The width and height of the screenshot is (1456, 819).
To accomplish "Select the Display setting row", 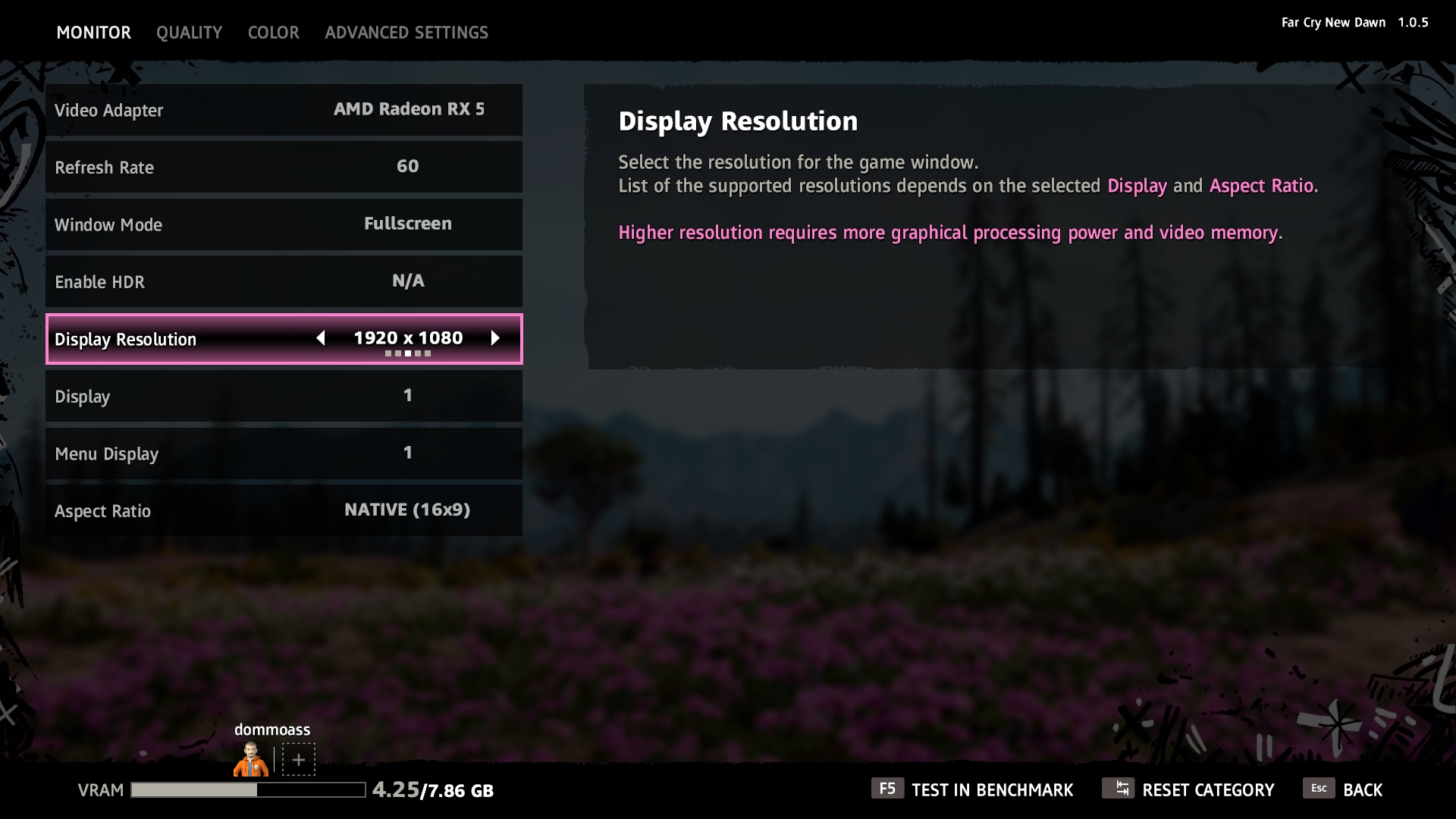I will pyautogui.click(x=284, y=396).
